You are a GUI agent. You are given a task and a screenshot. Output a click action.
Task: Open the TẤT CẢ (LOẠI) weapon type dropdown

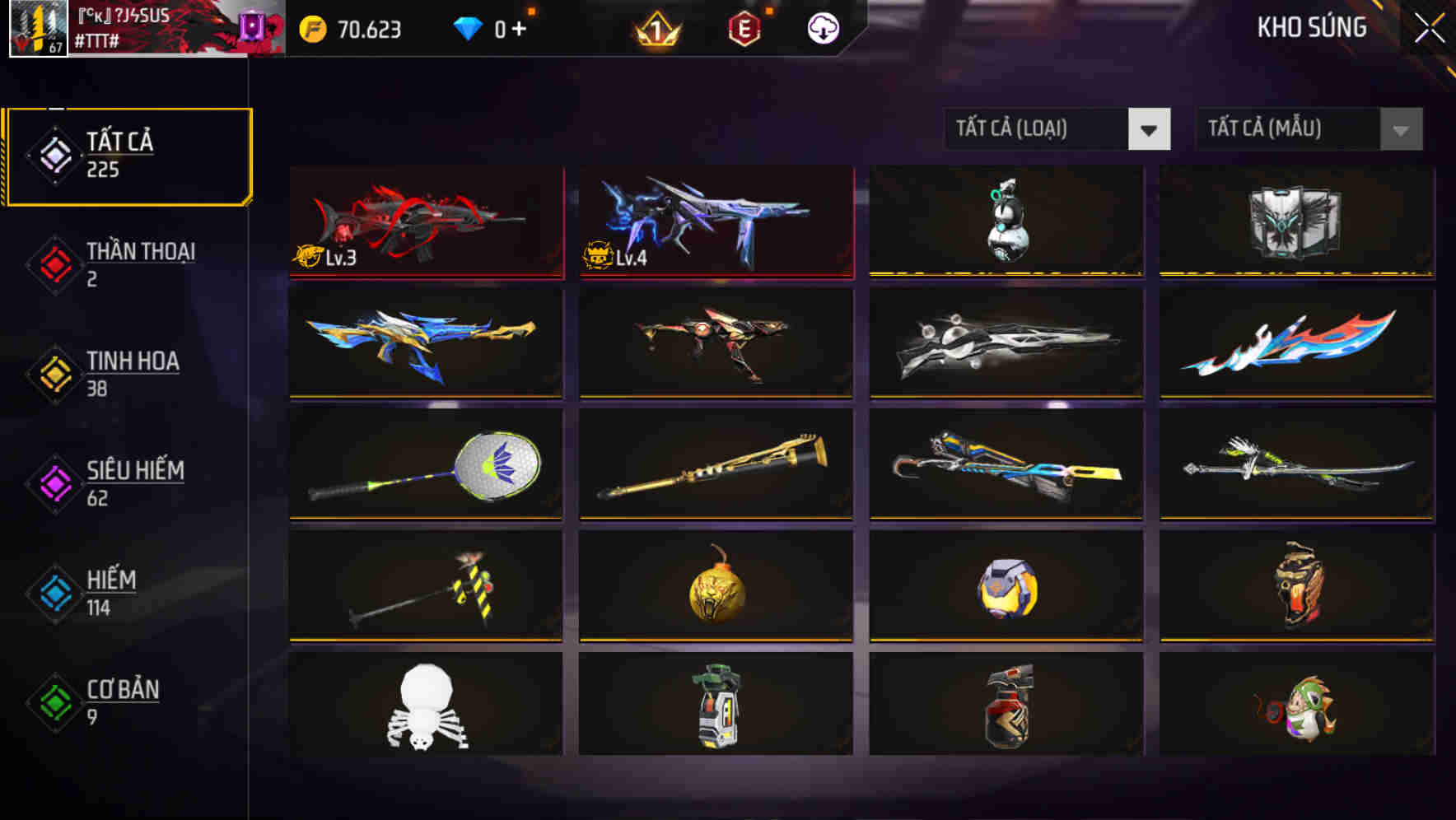tap(1057, 130)
